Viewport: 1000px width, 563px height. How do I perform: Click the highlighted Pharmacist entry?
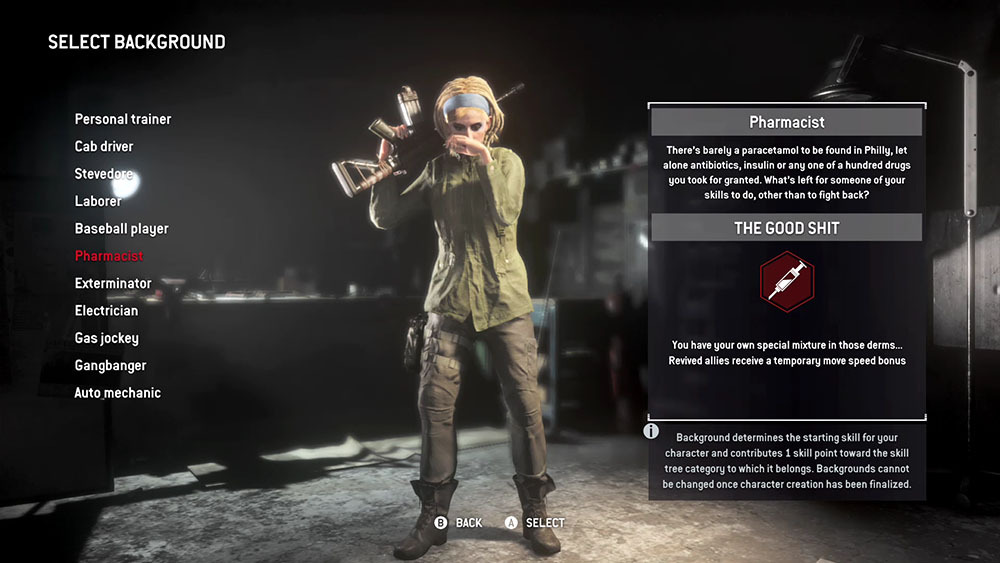tap(109, 256)
